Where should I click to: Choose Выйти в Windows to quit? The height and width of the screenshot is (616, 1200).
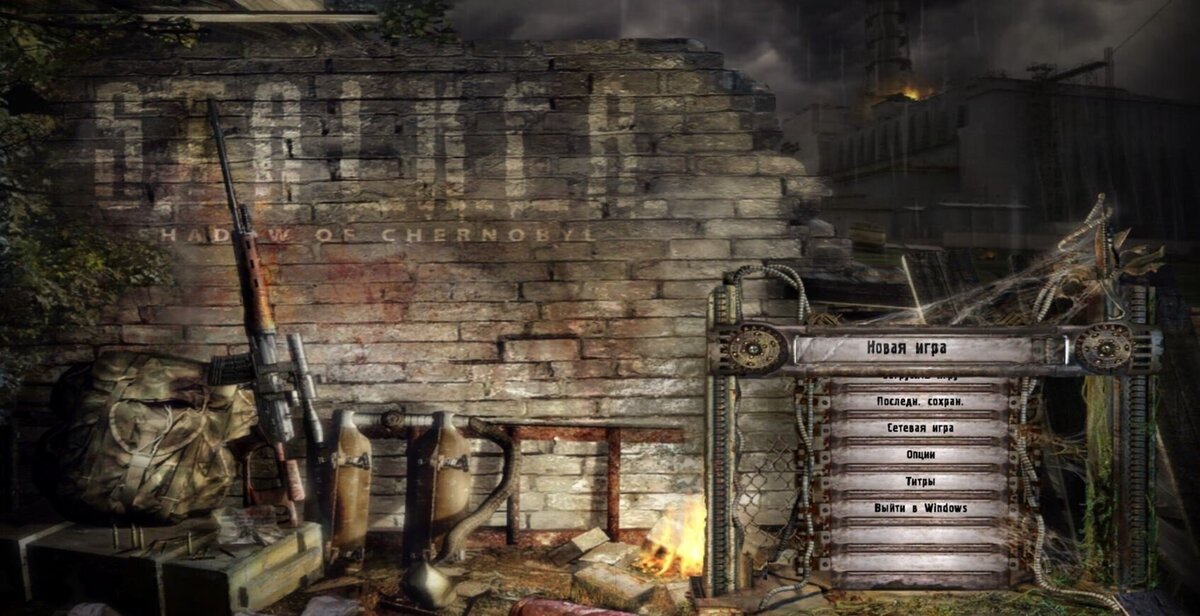tap(920, 508)
